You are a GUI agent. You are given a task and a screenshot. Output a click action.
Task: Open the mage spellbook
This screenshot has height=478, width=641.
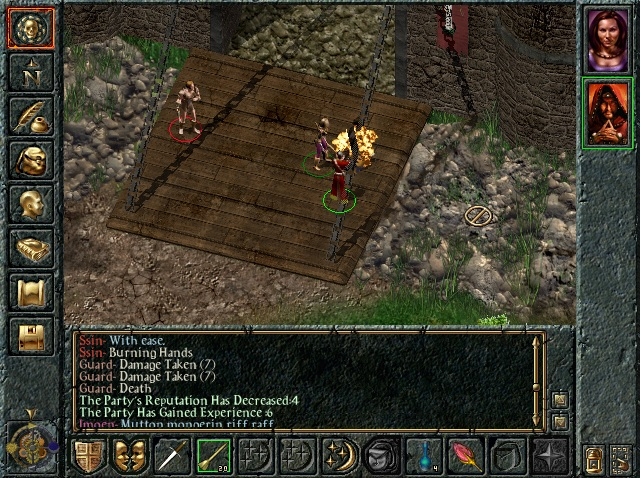click(x=30, y=247)
